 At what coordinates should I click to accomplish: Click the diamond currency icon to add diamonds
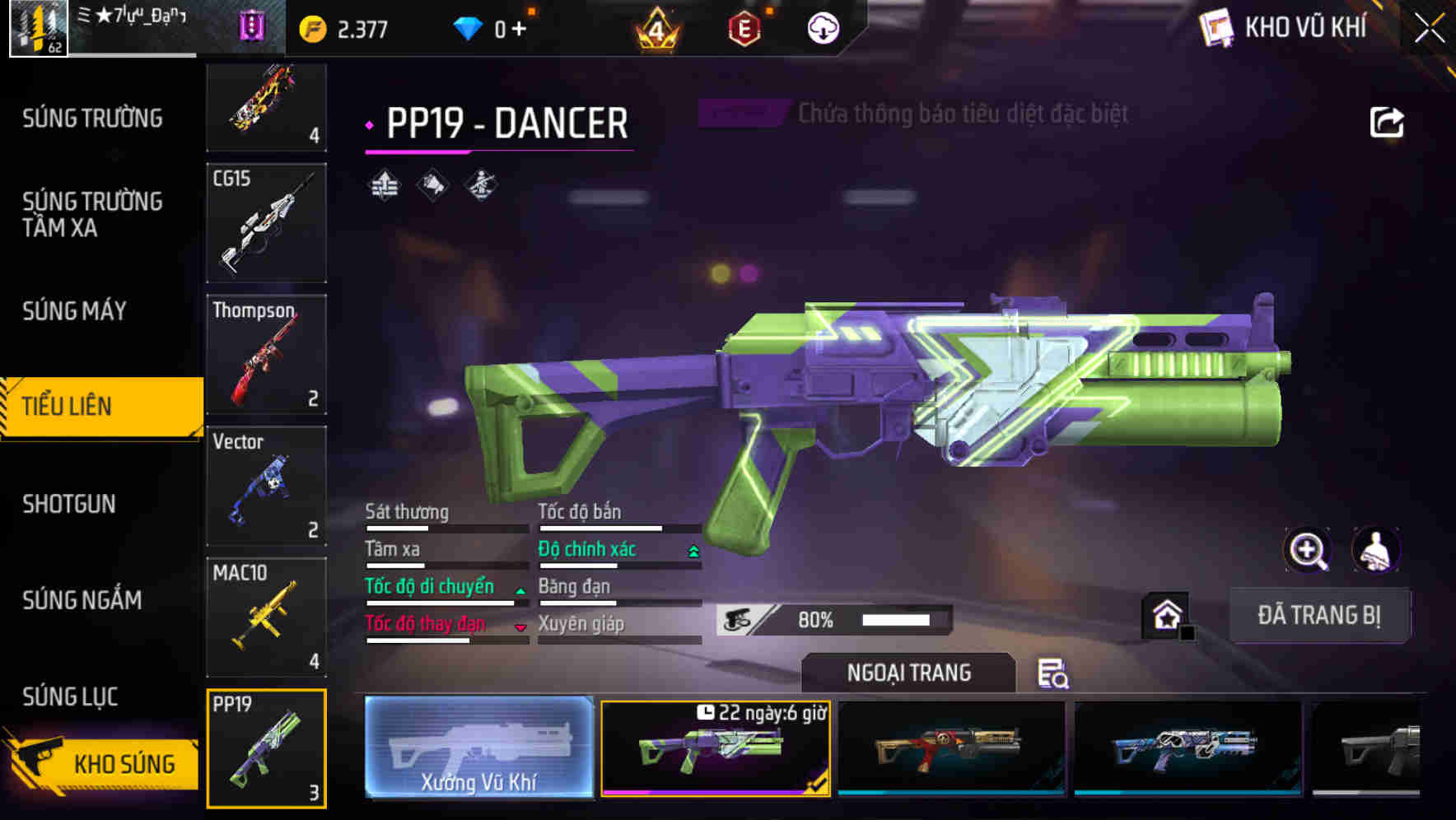(x=469, y=25)
